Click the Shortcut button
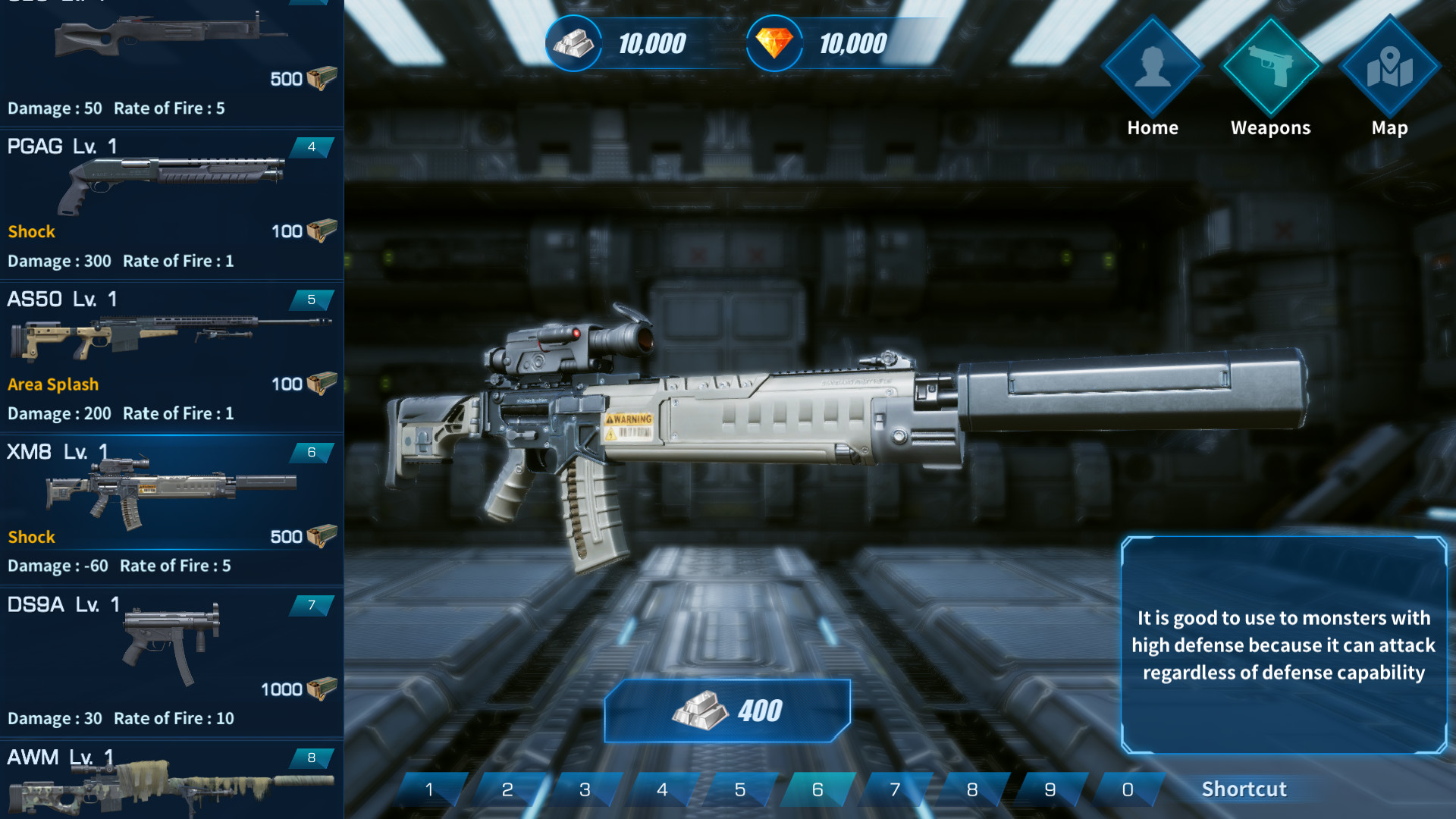Viewport: 1456px width, 819px height. click(x=1245, y=789)
